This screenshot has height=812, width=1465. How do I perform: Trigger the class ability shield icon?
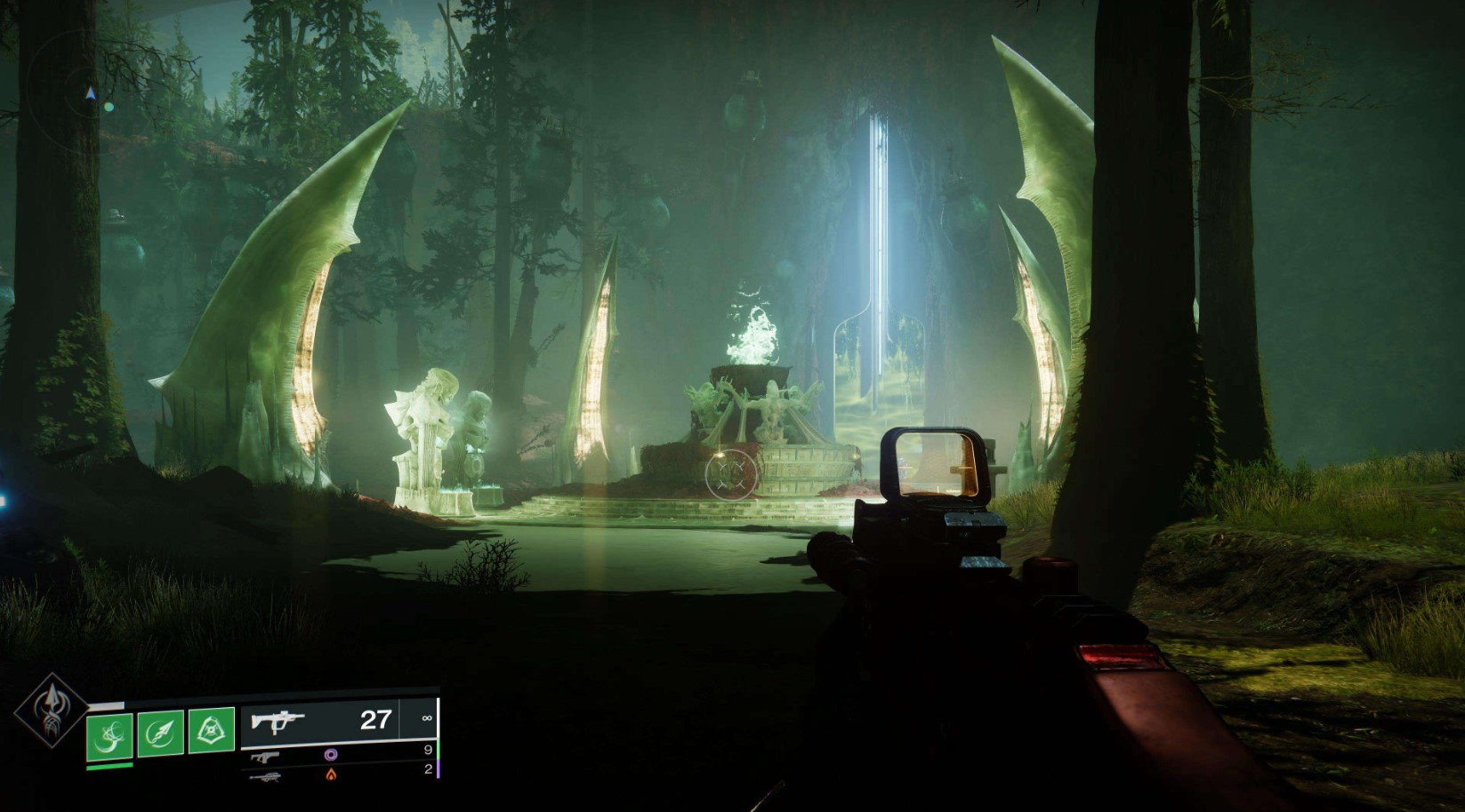tap(212, 731)
